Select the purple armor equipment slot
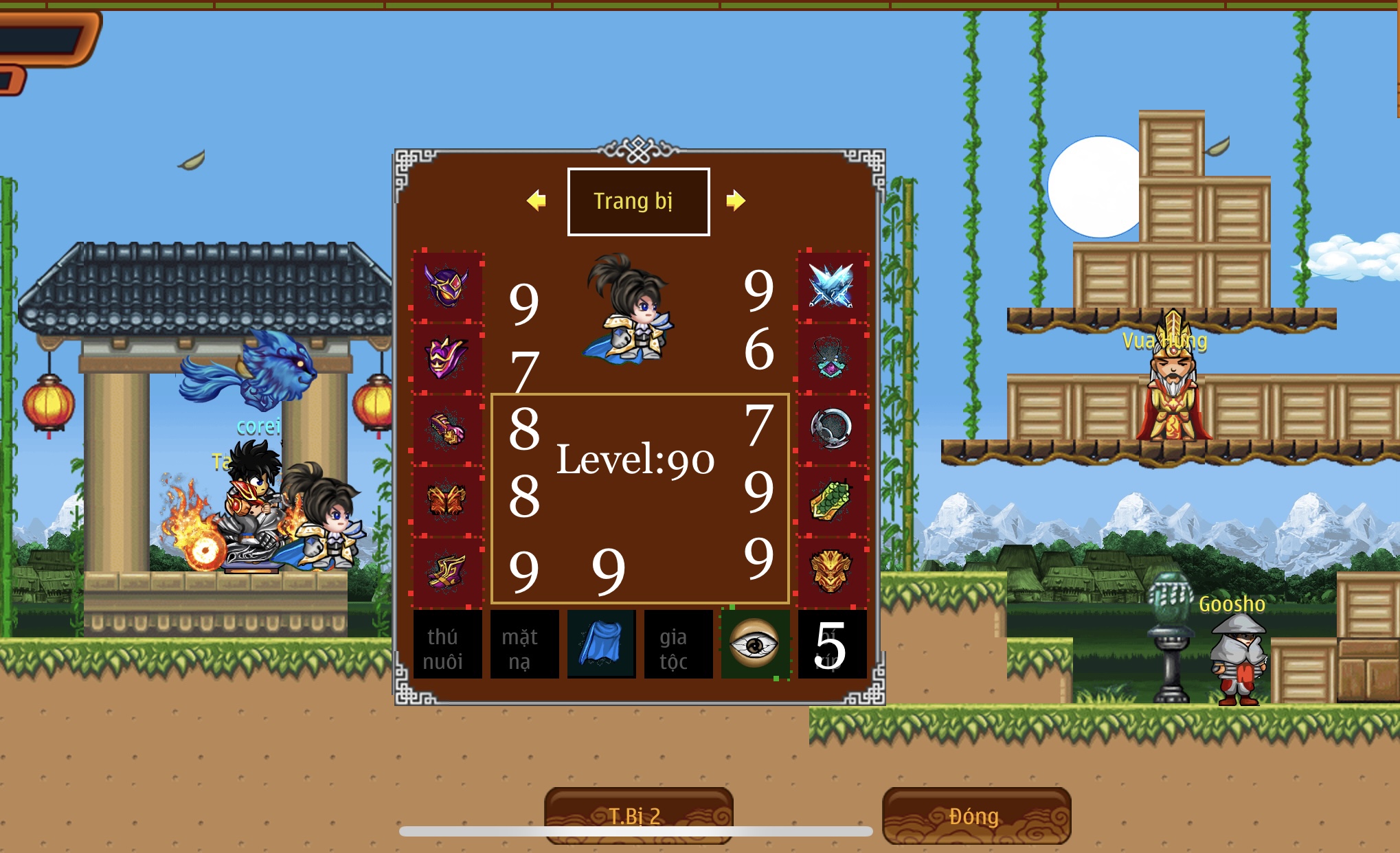 [447, 357]
